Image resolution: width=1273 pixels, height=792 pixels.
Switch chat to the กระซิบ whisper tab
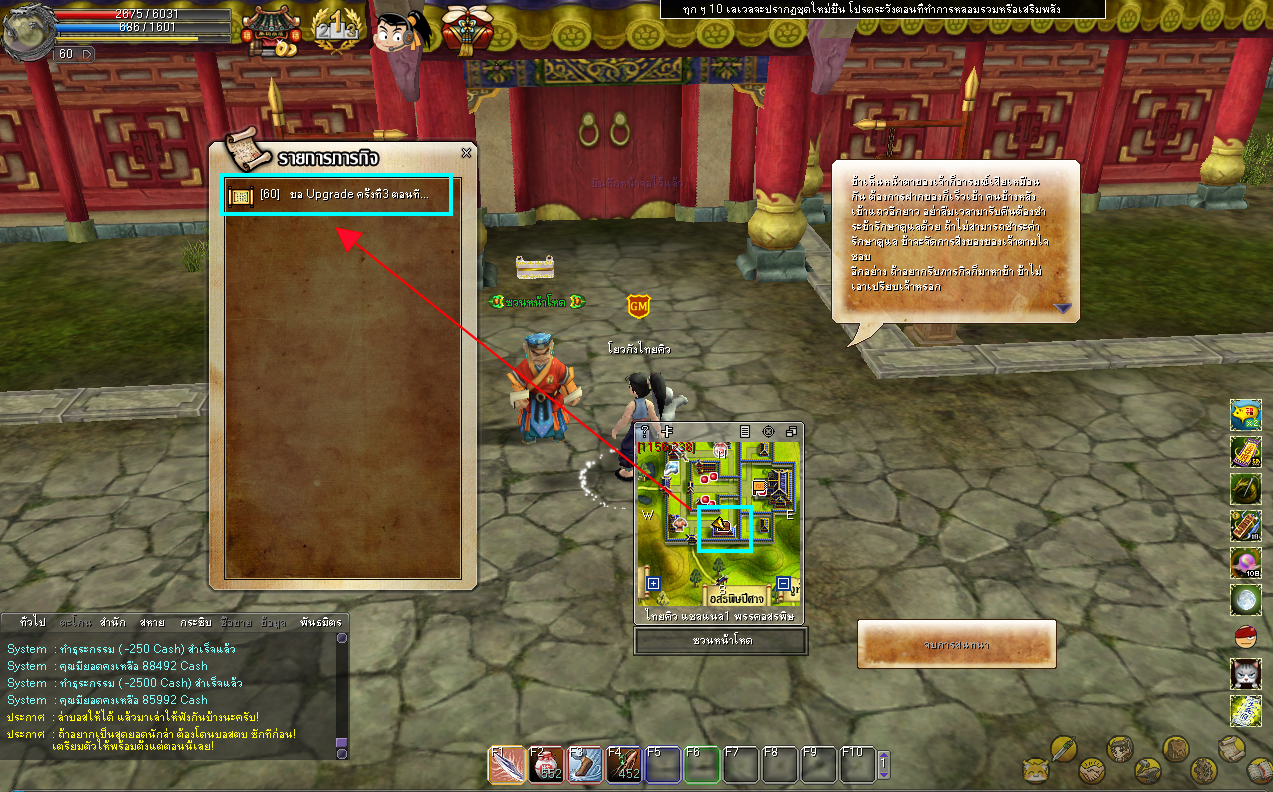pyautogui.click(x=195, y=622)
